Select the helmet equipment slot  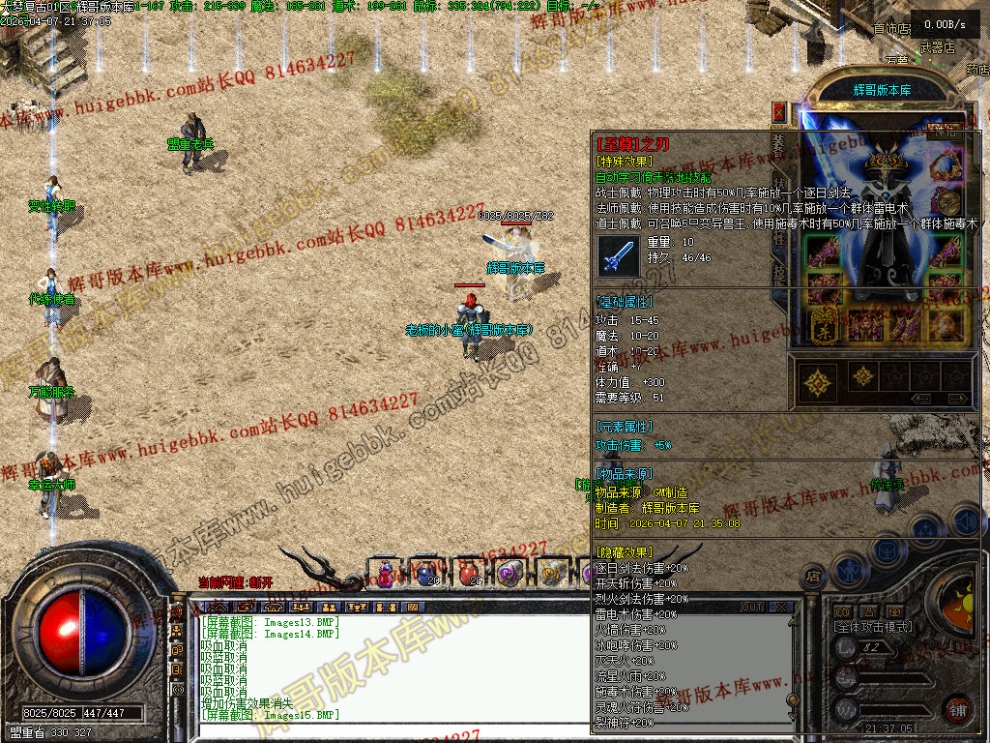click(886, 160)
